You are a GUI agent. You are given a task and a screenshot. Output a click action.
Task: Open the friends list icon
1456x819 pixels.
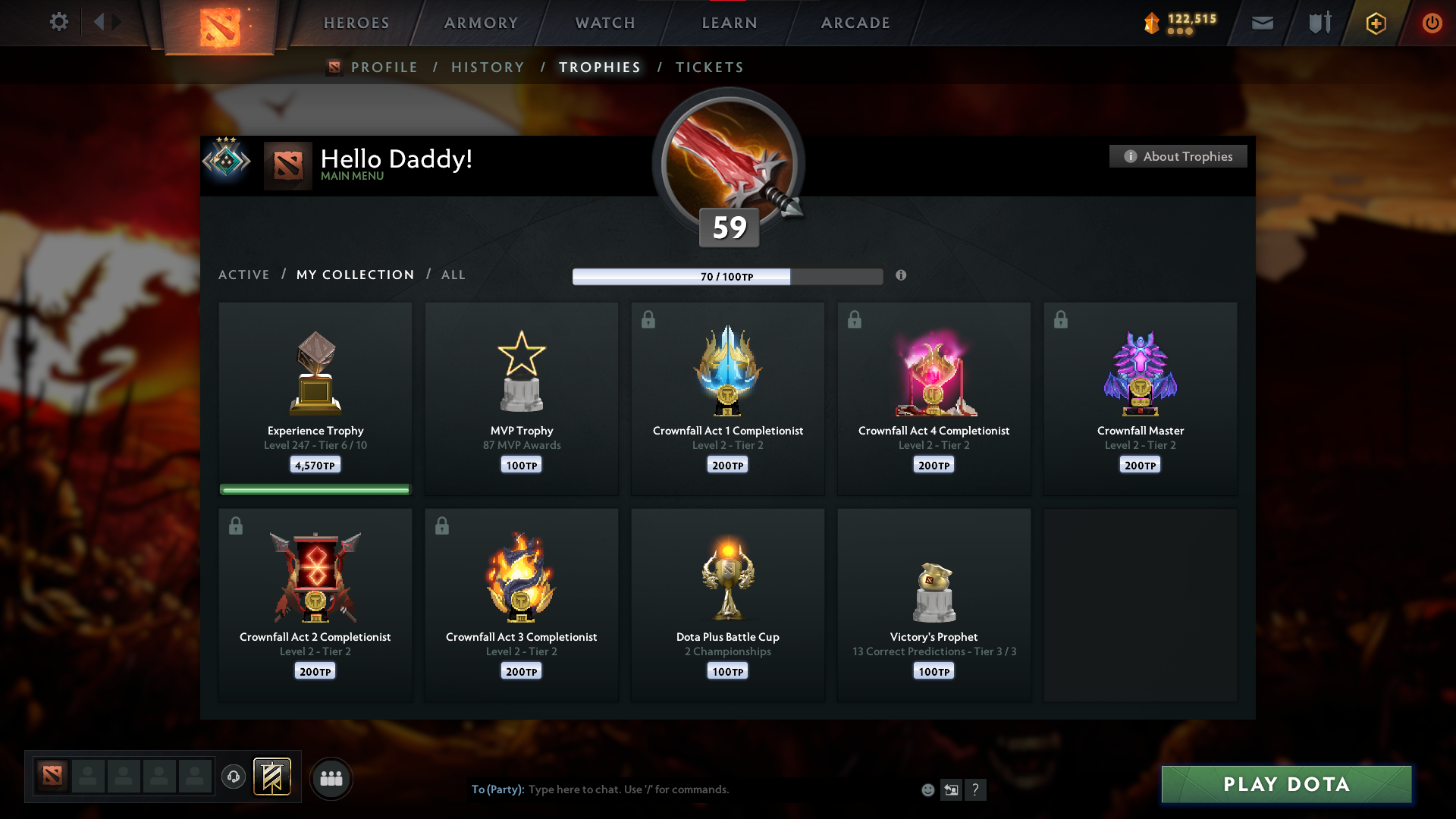tap(331, 778)
